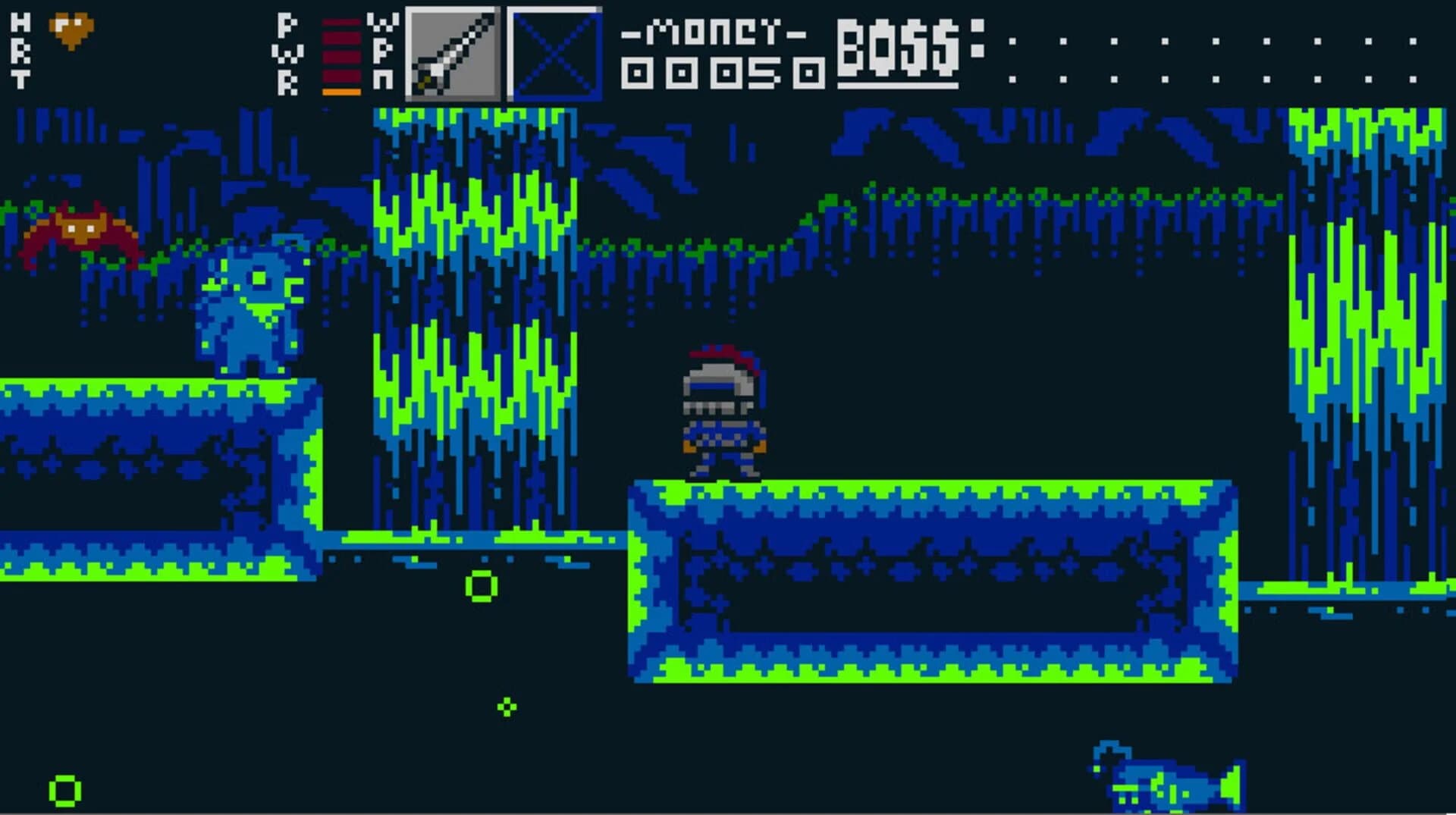Expand the WPN inventory section

point(383,53)
